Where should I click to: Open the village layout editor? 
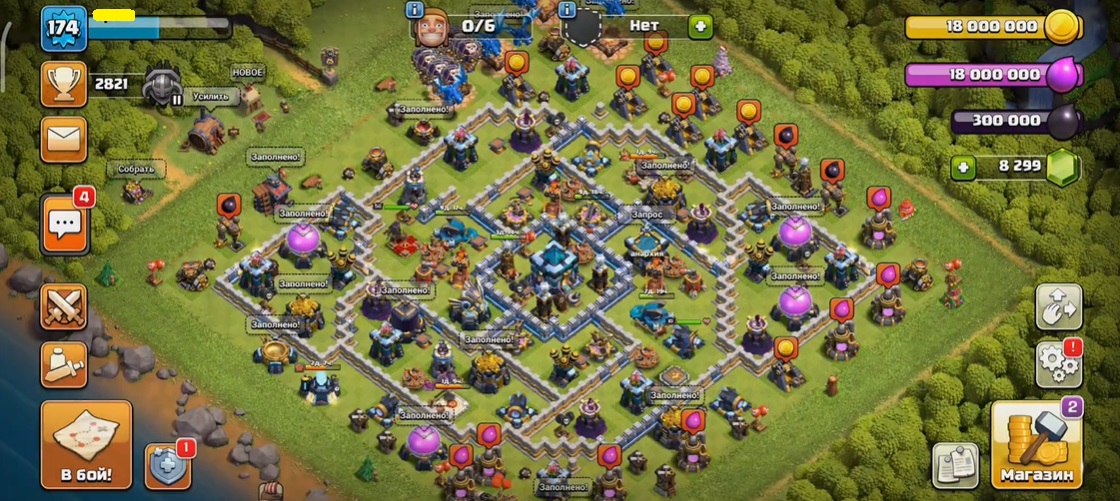coord(1058,307)
